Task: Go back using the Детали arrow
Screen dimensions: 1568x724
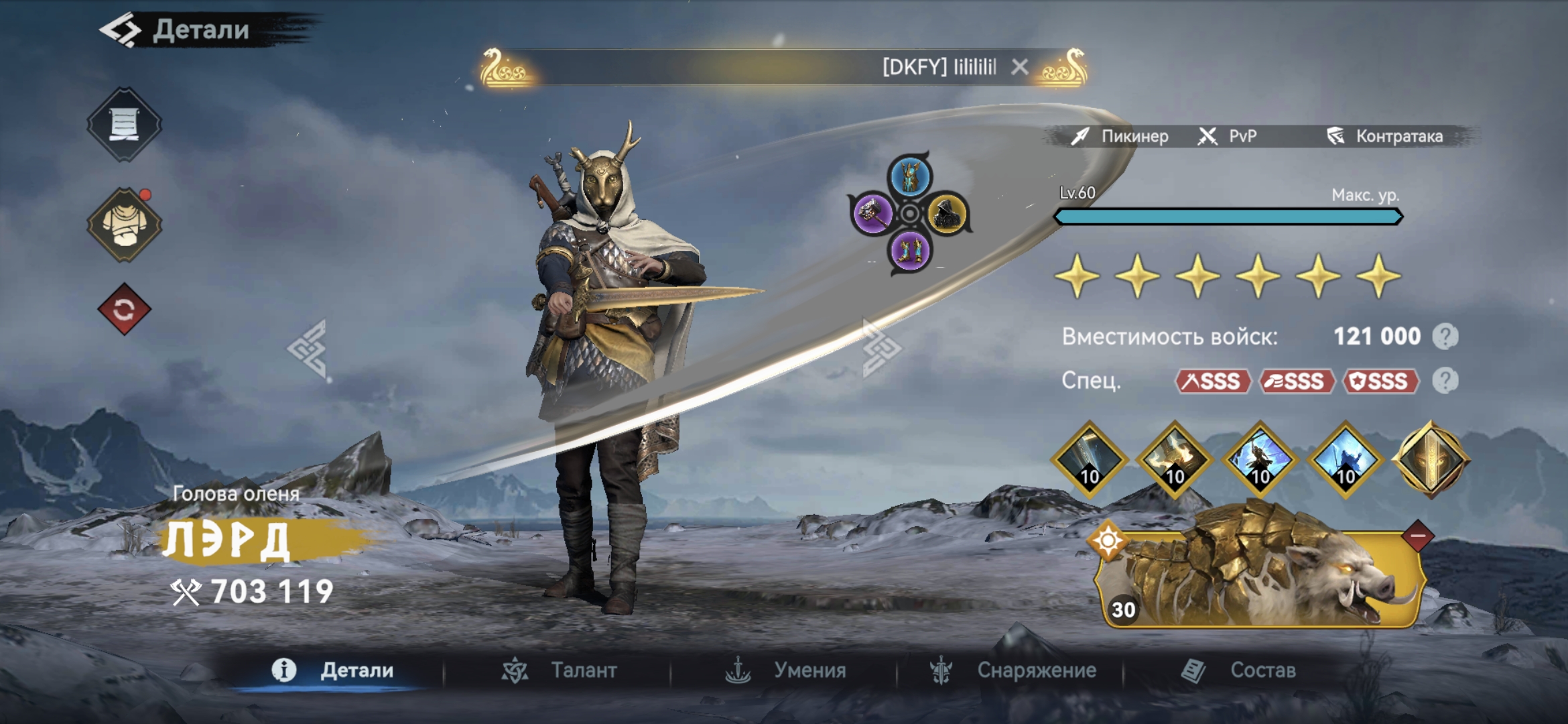Action: coord(122,30)
